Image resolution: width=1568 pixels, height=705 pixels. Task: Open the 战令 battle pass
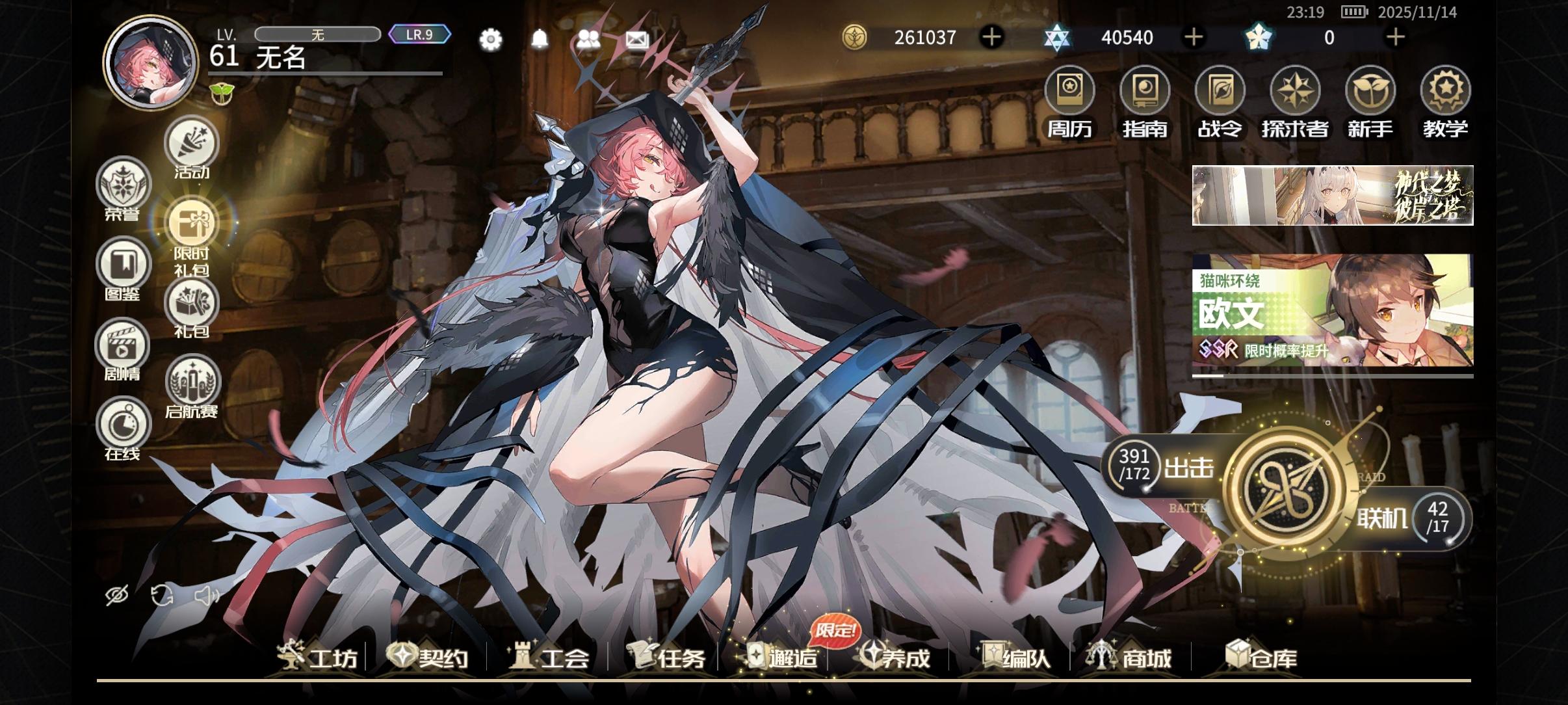(1220, 91)
